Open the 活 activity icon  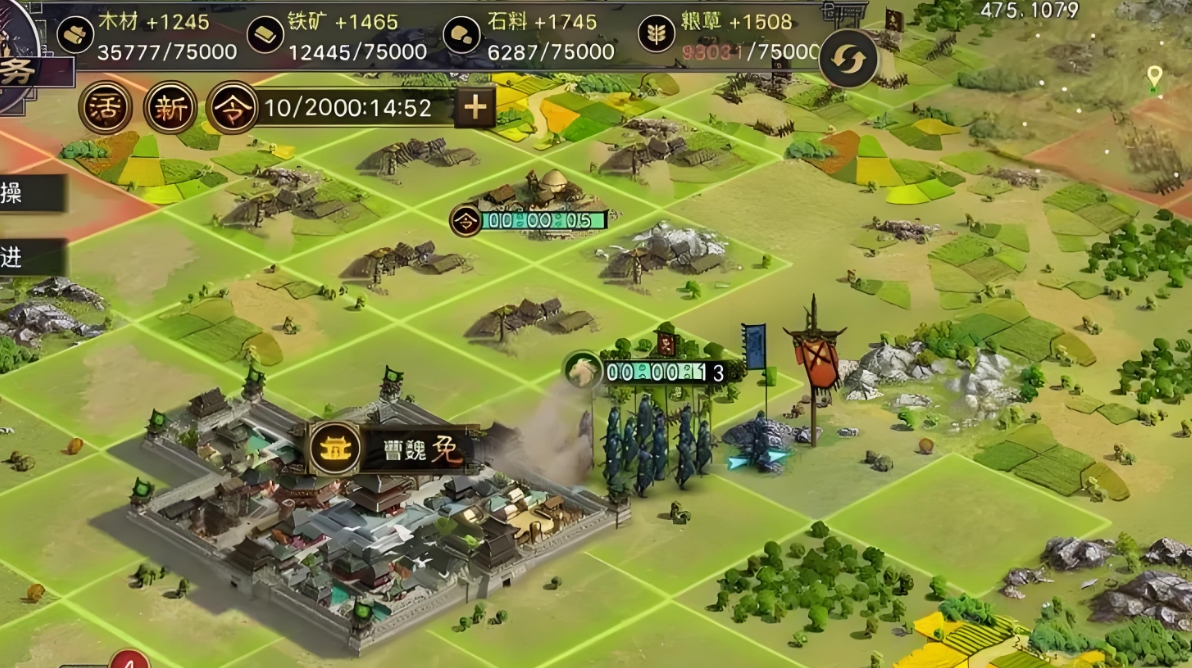click(105, 108)
